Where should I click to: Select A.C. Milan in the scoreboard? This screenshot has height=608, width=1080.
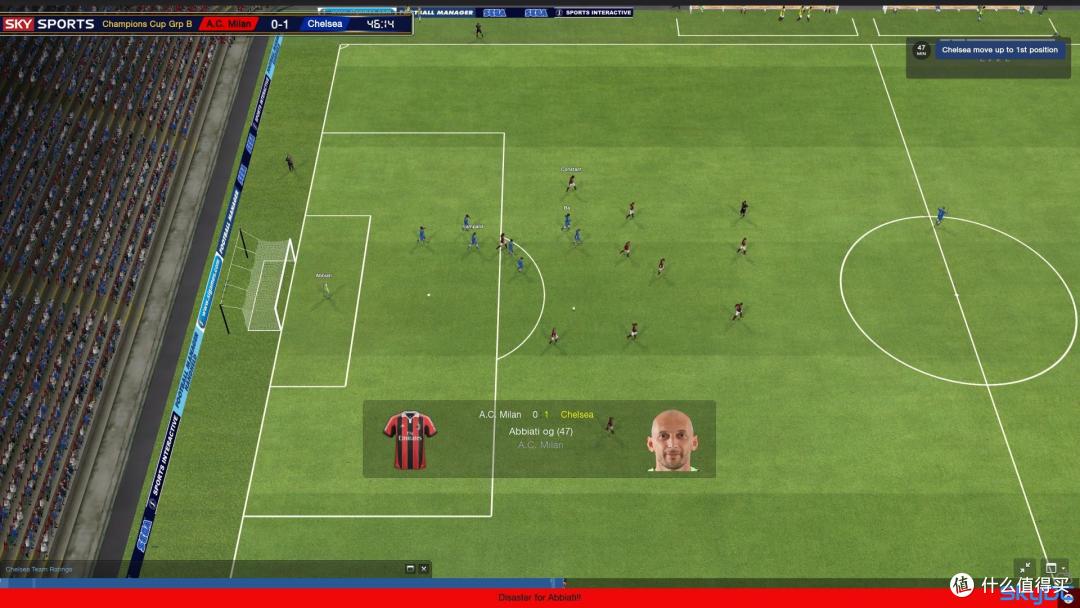click(x=229, y=23)
